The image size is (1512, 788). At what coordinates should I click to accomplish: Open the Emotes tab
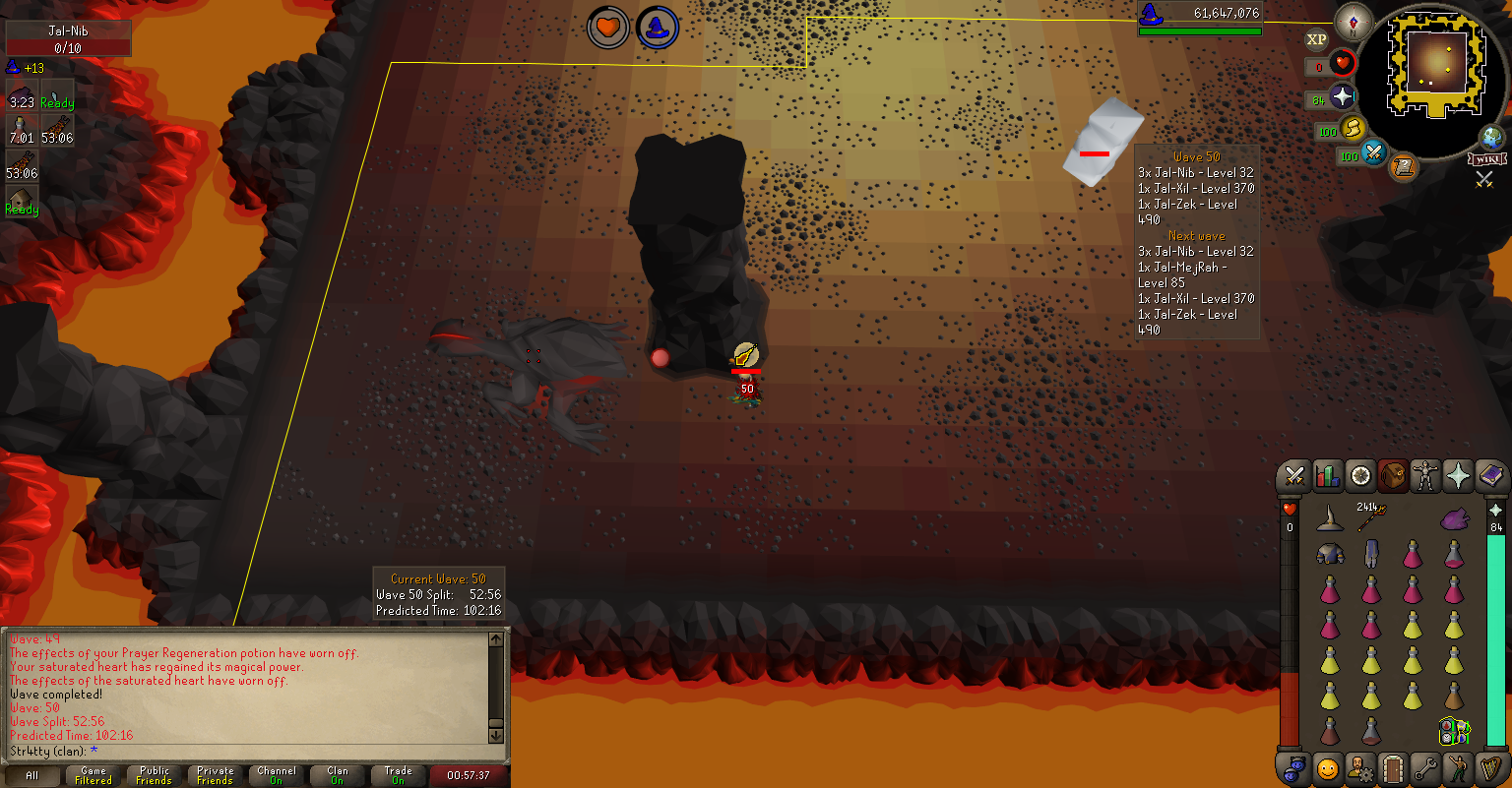pos(1328,767)
